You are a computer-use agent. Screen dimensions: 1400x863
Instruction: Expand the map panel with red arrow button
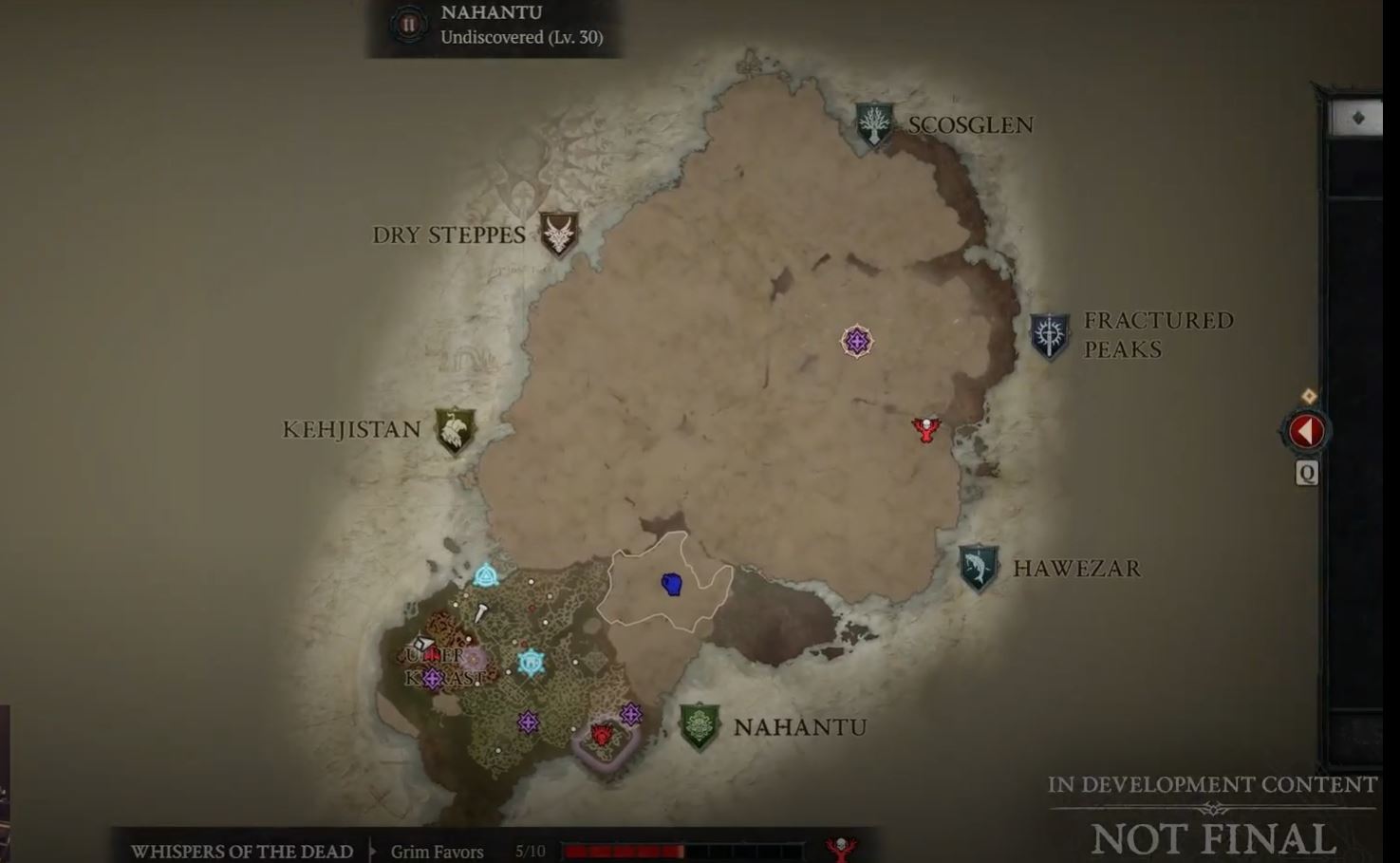[x=1305, y=430]
